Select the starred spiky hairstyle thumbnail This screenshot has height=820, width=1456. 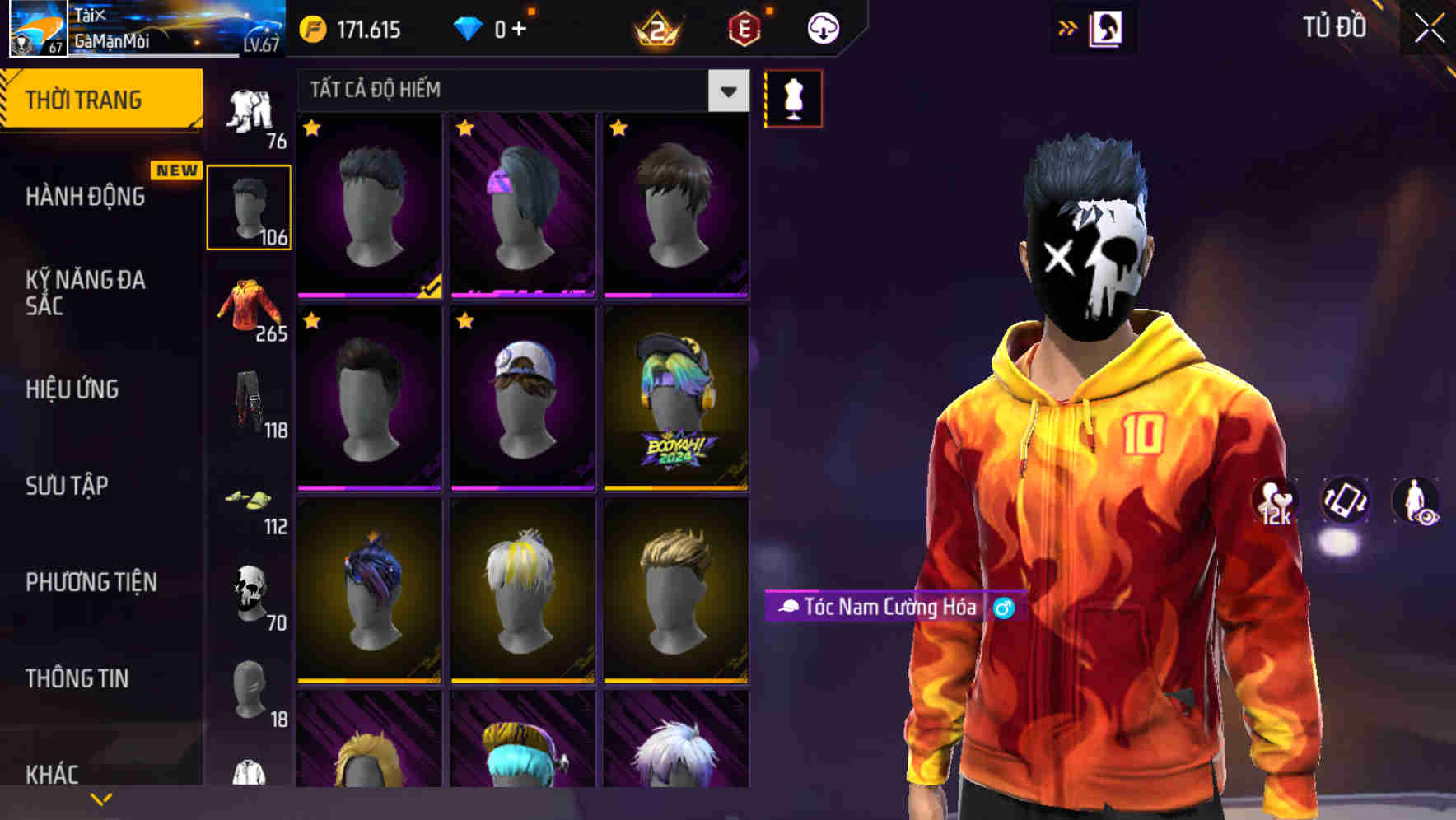(367, 206)
